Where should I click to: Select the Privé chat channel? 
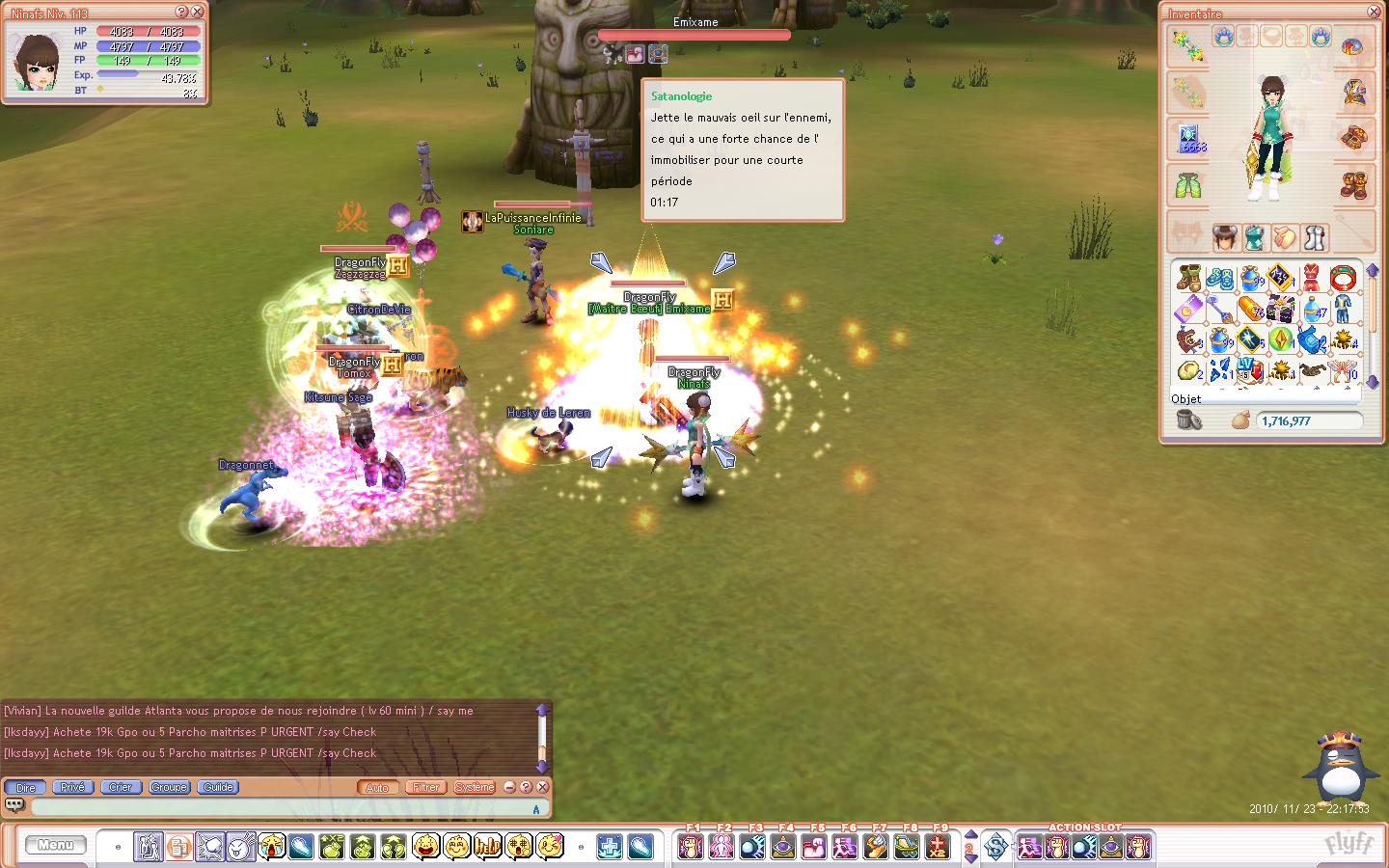[72, 787]
